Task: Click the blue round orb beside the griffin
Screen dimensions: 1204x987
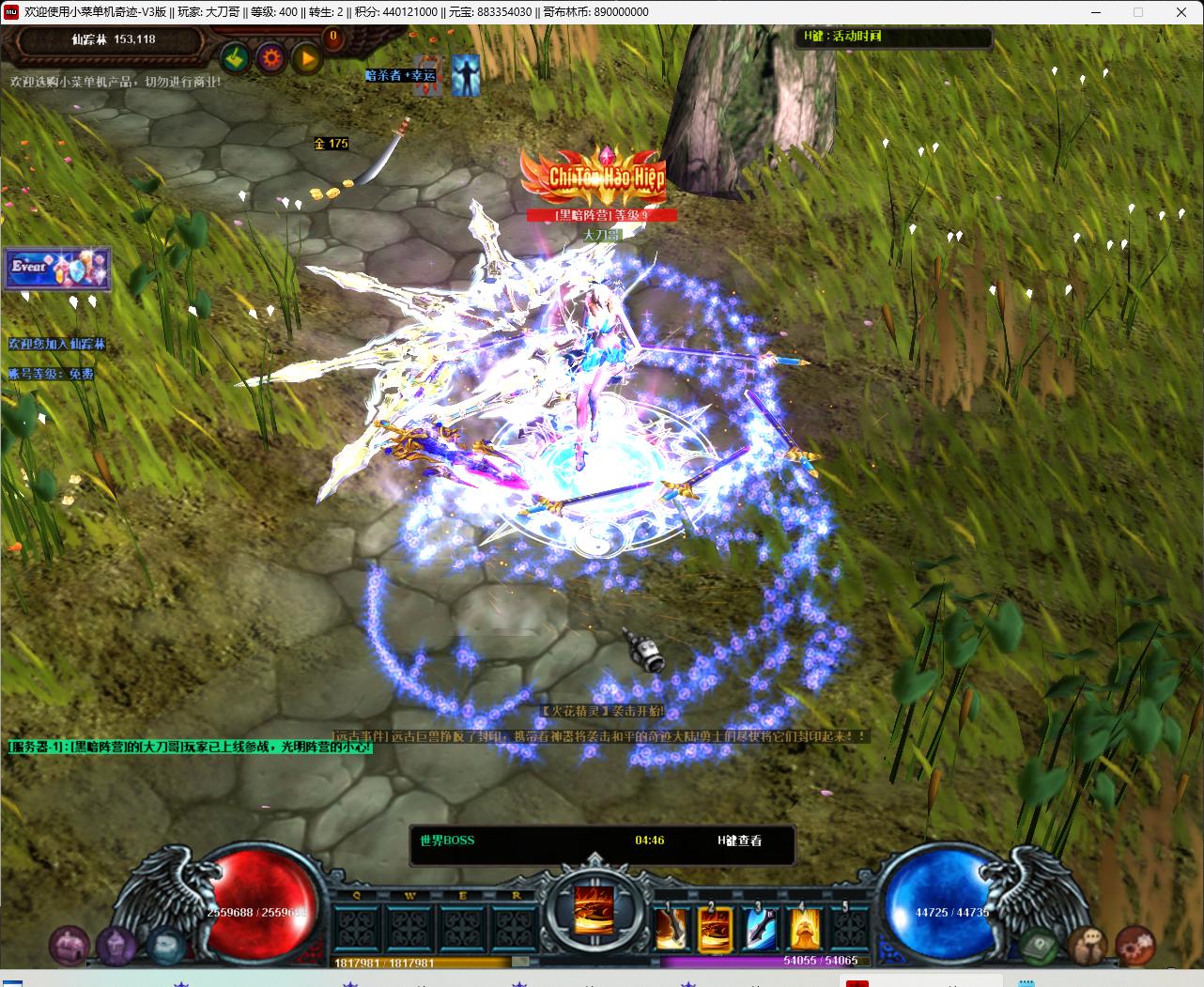Action: (165, 945)
